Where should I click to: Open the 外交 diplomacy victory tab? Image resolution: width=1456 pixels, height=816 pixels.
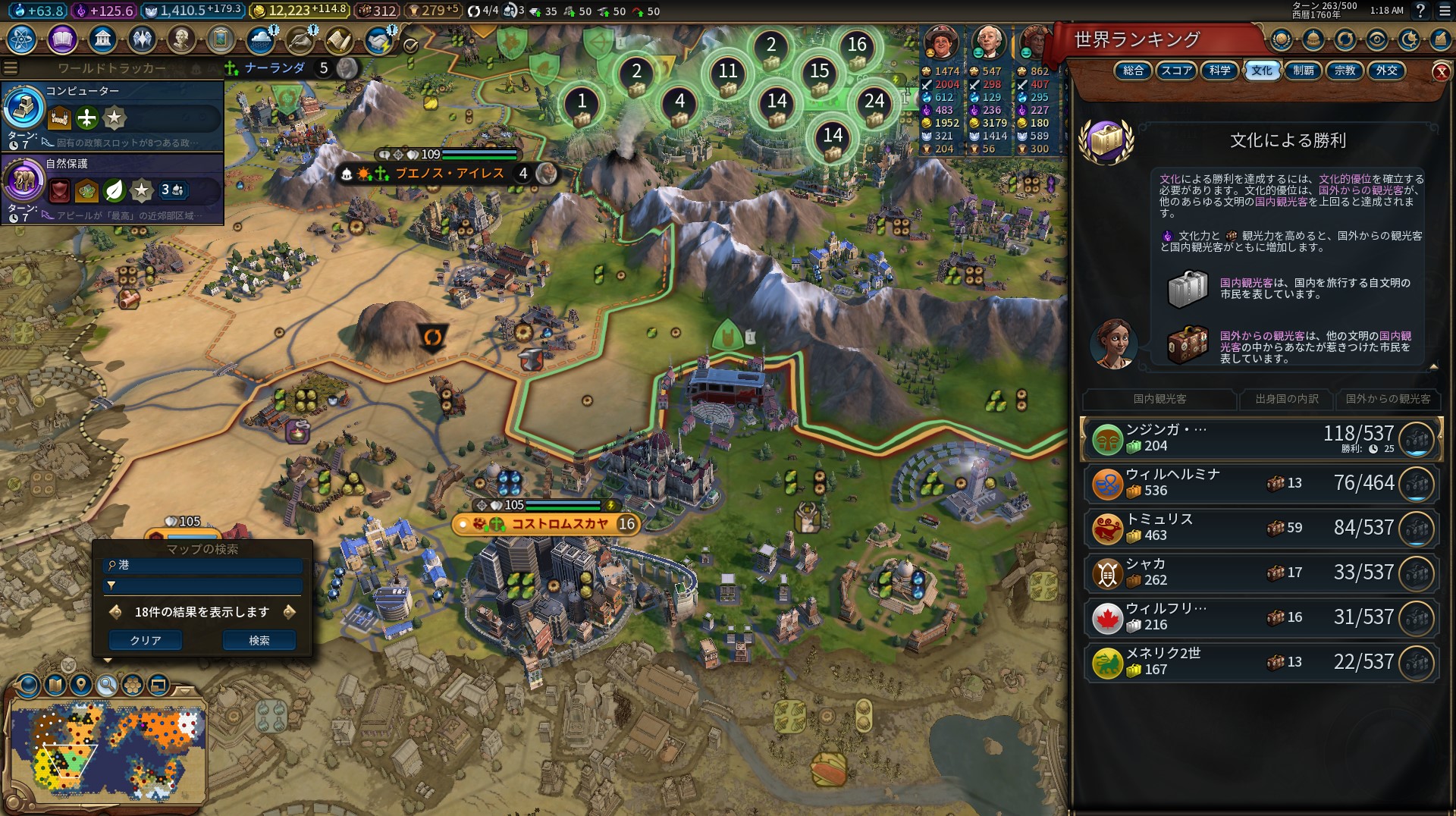coord(1386,71)
